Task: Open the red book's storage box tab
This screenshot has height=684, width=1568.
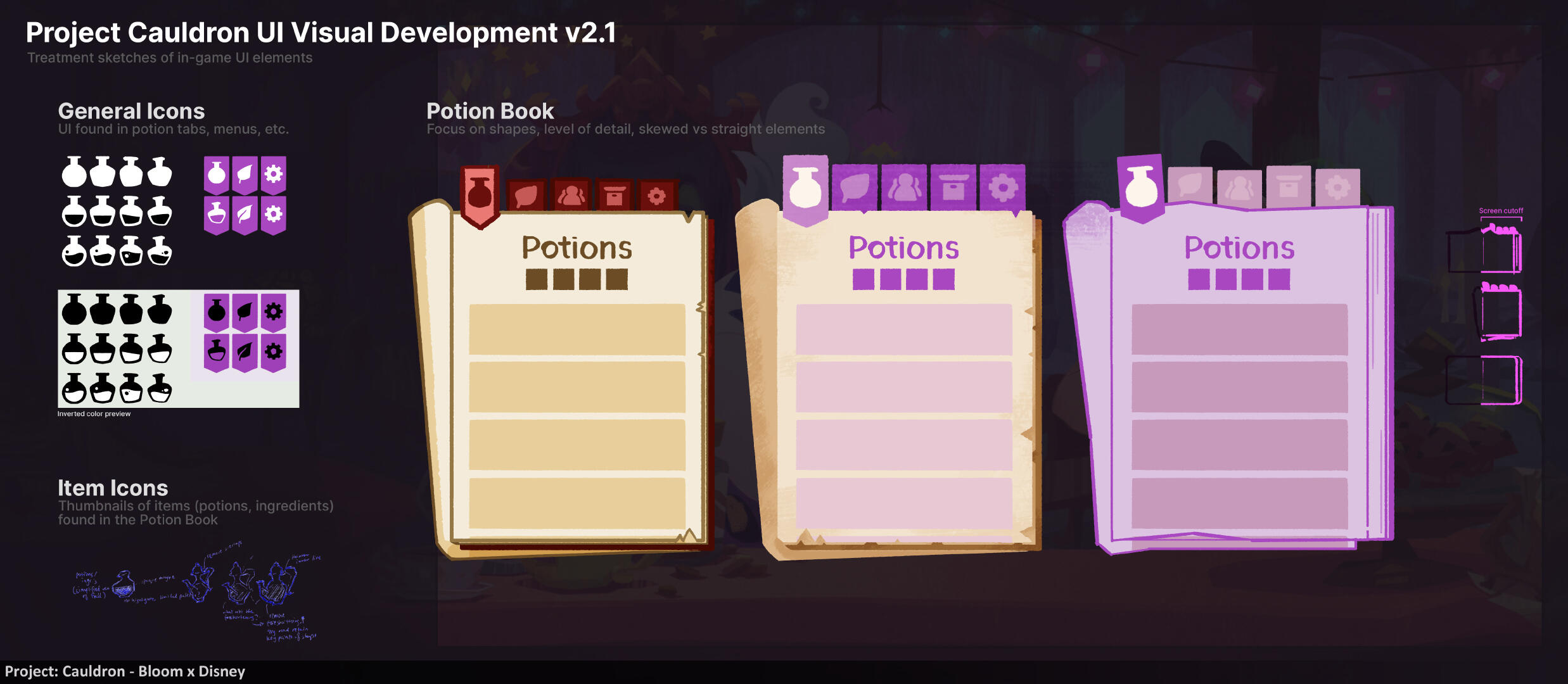Action: pos(614,196)
